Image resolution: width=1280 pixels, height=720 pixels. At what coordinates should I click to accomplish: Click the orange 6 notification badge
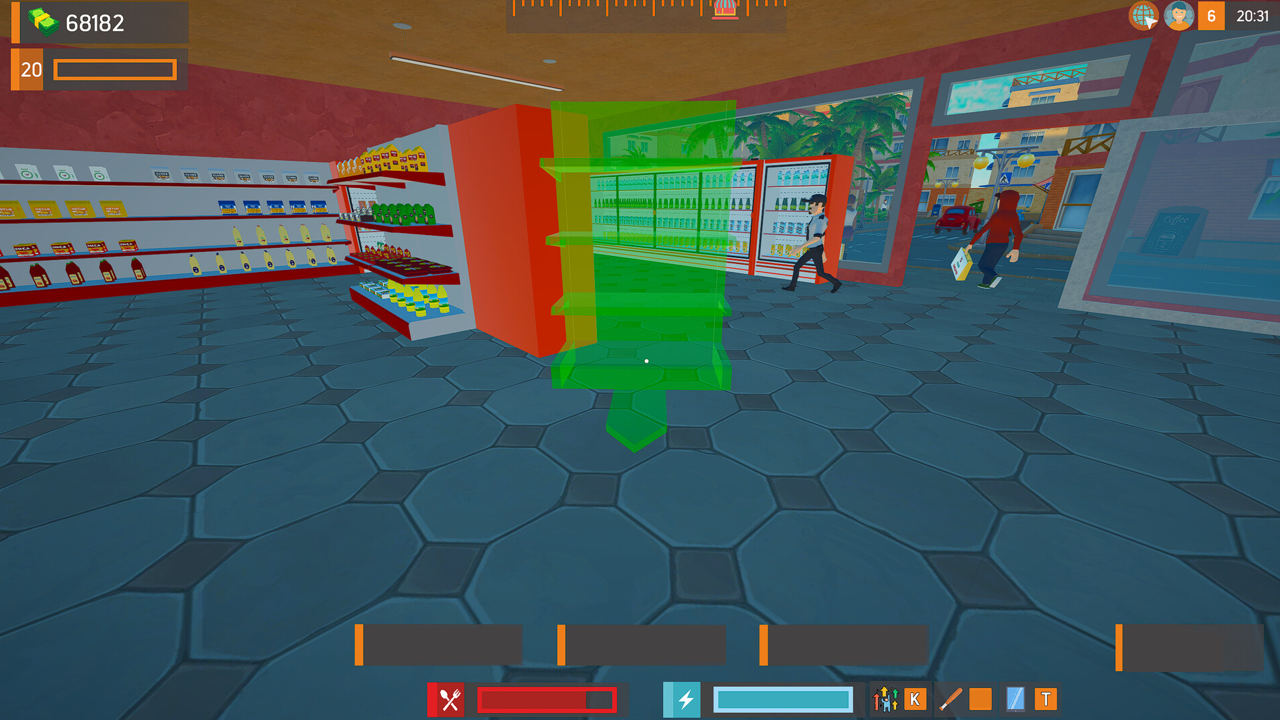click(x=1211, y=15)
